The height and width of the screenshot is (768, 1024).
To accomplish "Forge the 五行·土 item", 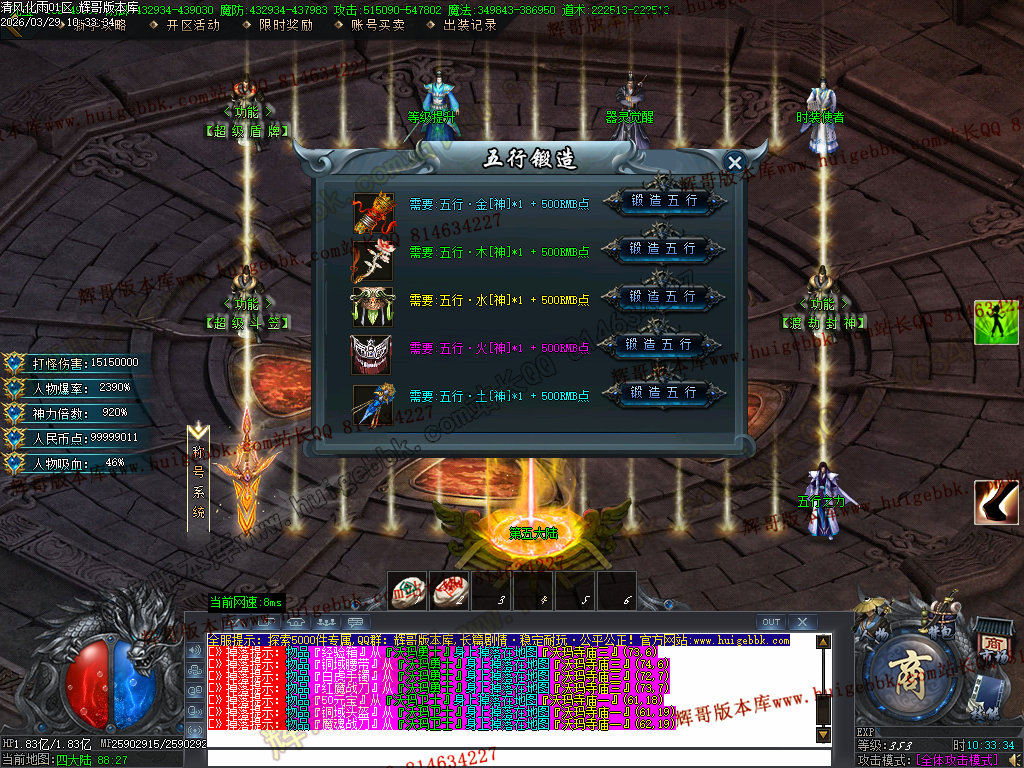I will [x=663, y=392].
